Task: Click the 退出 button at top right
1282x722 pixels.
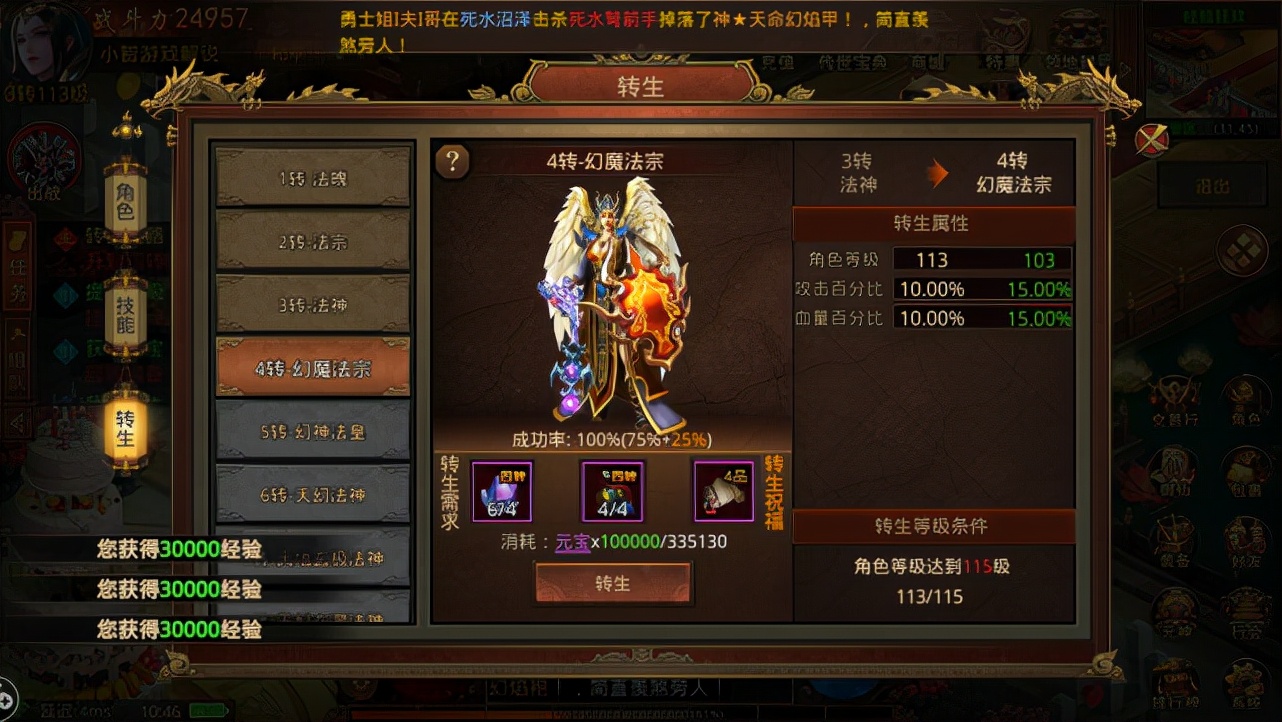Action: tap(1211, 184)
